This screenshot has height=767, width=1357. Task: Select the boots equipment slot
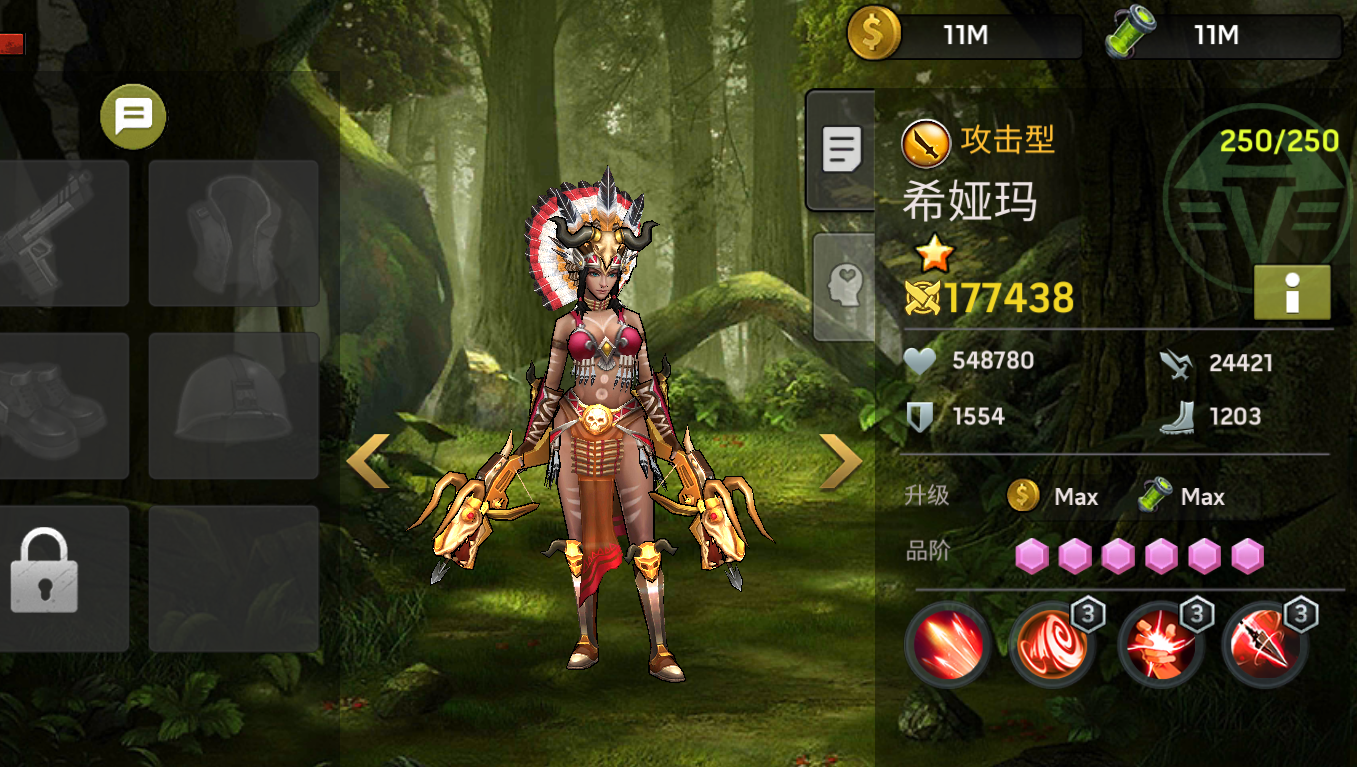click(x=62, y=406)
